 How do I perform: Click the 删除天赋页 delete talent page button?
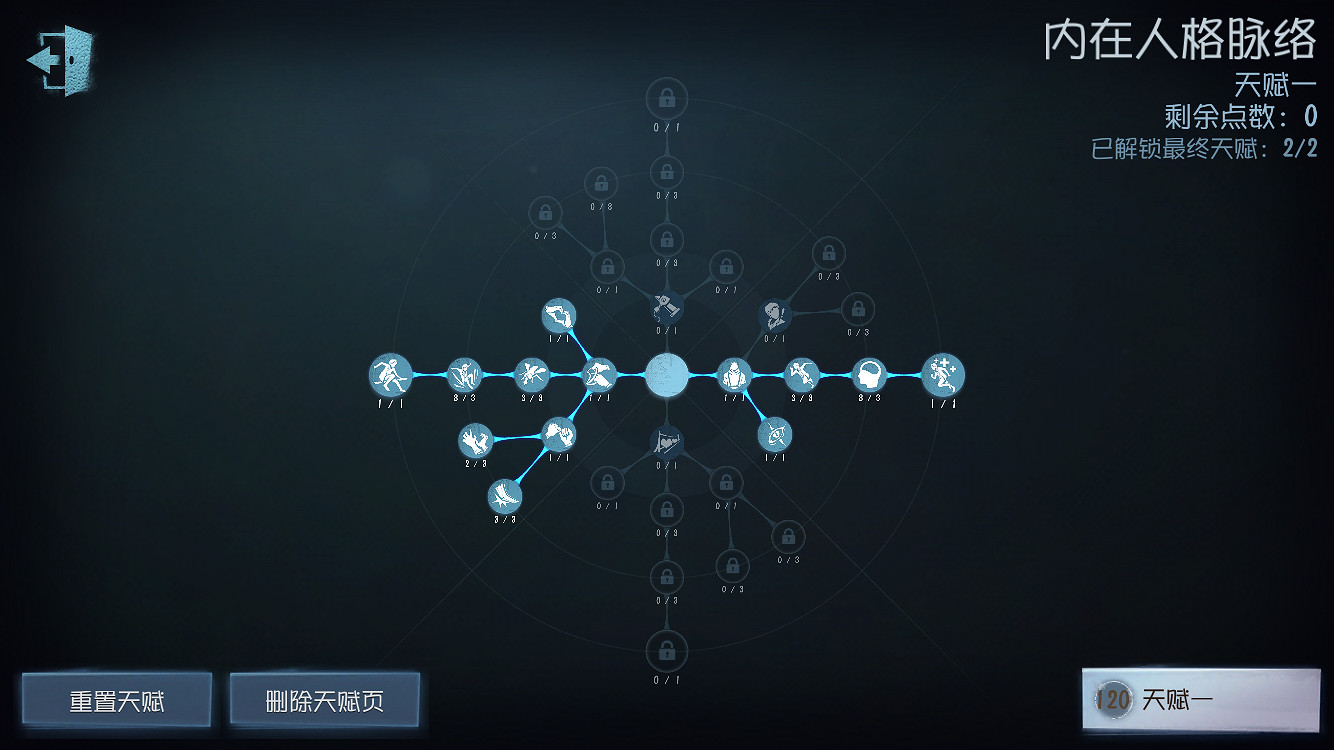pos(324,700)
